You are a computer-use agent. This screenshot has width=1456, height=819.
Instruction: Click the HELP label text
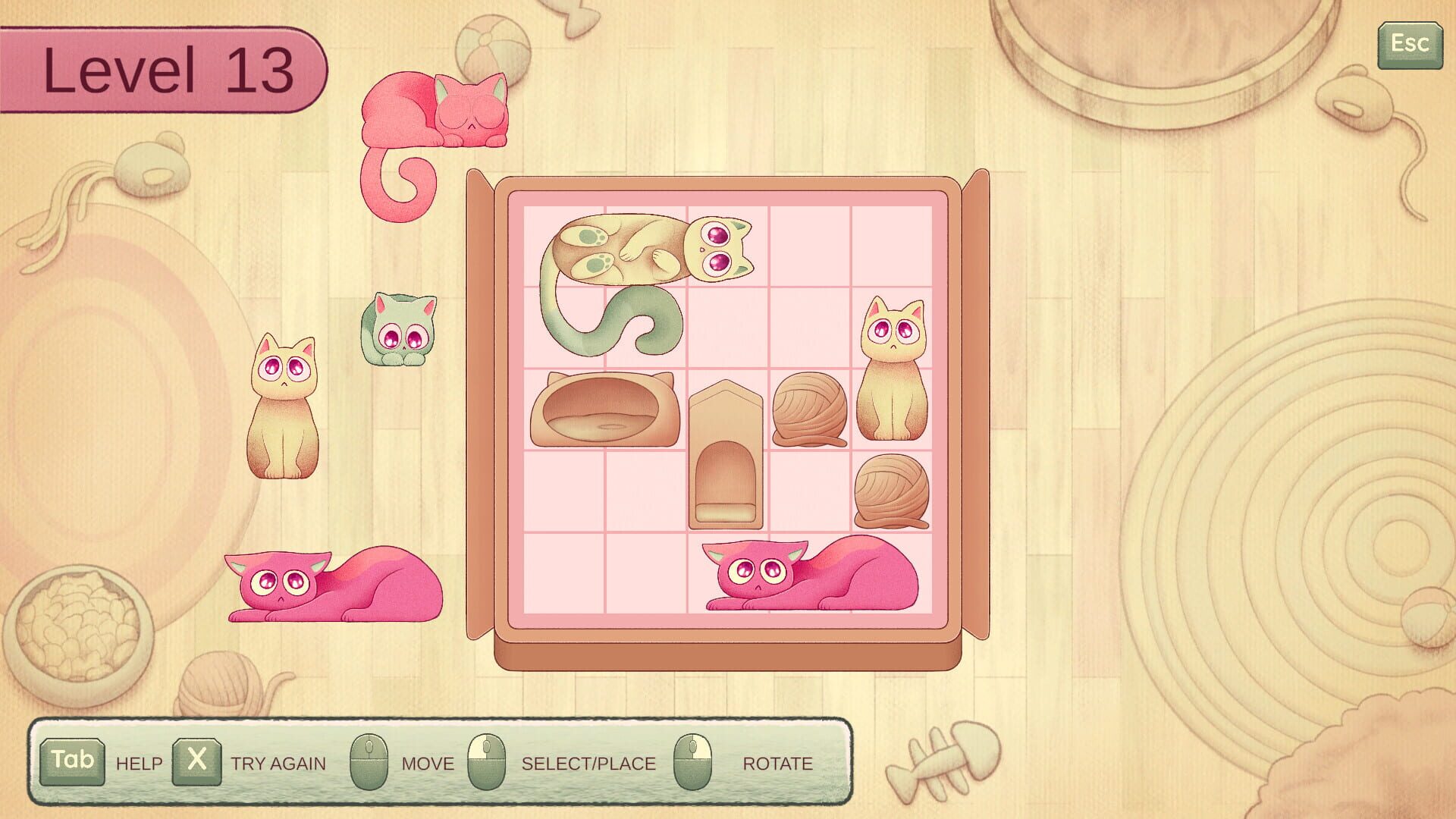(x=137, y=764)
